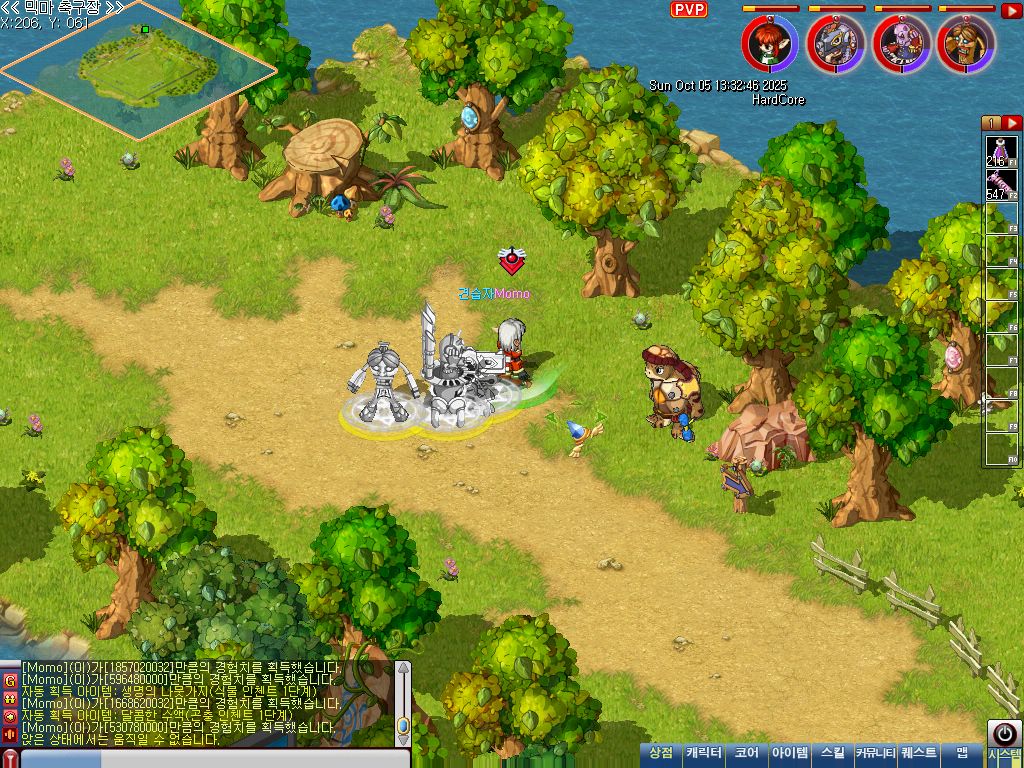
Task: Open the 캐릭터 character menu
Action: click(x=703, y=754)
